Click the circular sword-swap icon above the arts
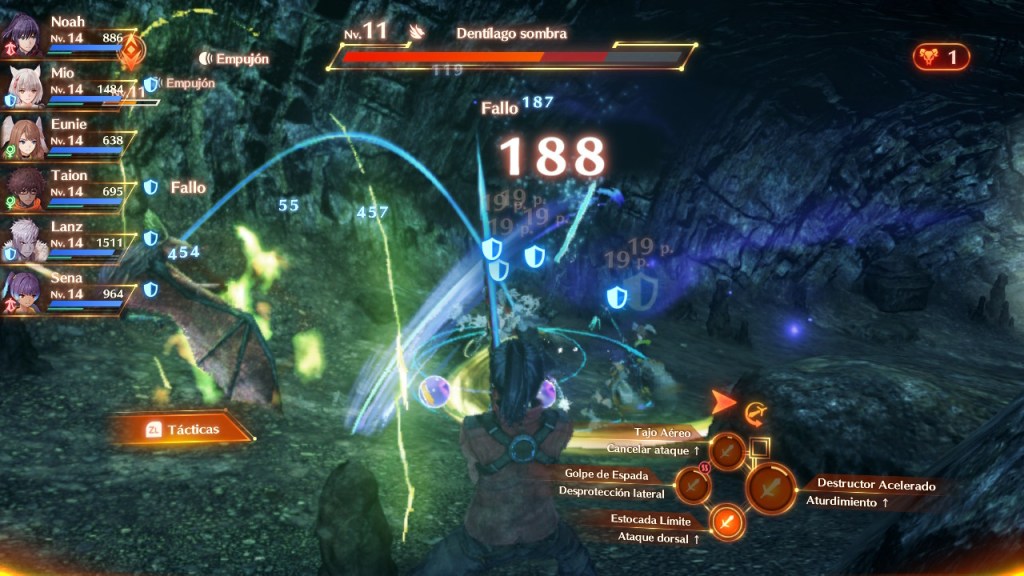1024x576 pixels. [x=754, y=409]
